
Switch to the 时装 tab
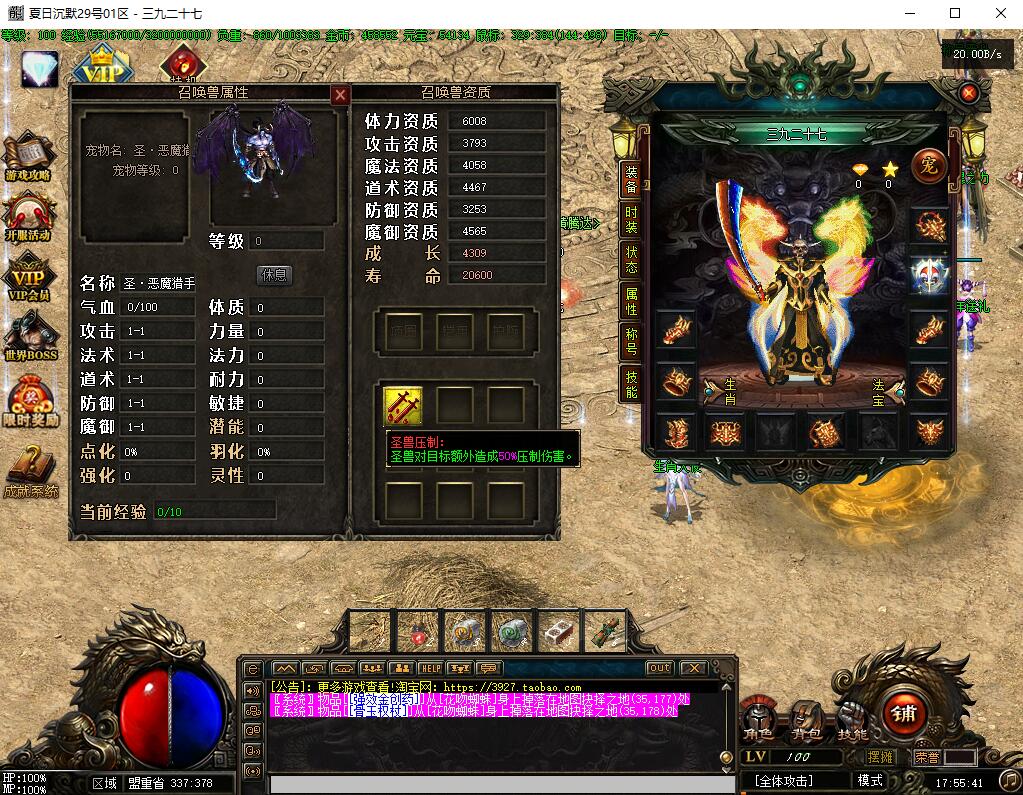[631, 219]
